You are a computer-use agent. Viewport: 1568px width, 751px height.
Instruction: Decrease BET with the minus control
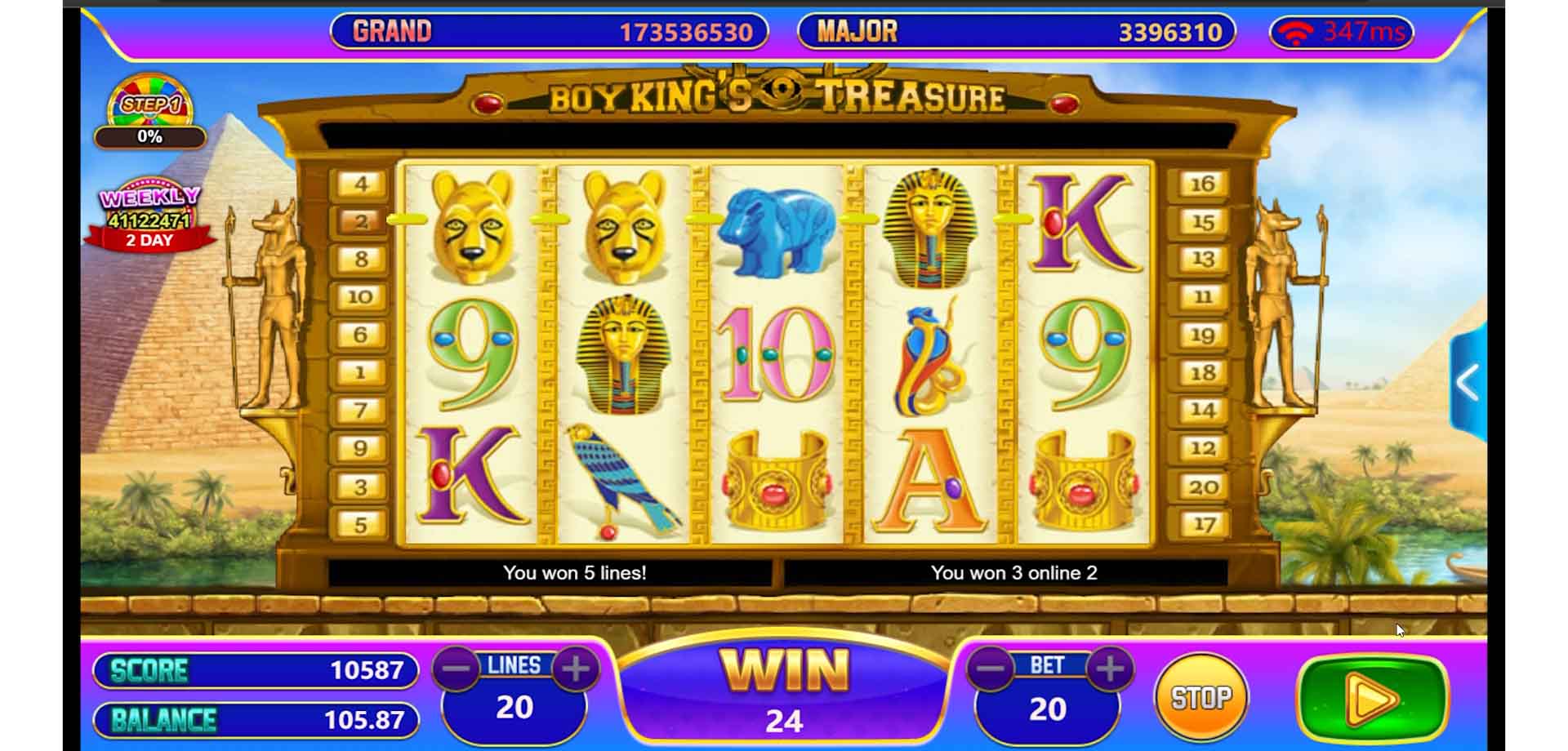click(x=990, y=666)
